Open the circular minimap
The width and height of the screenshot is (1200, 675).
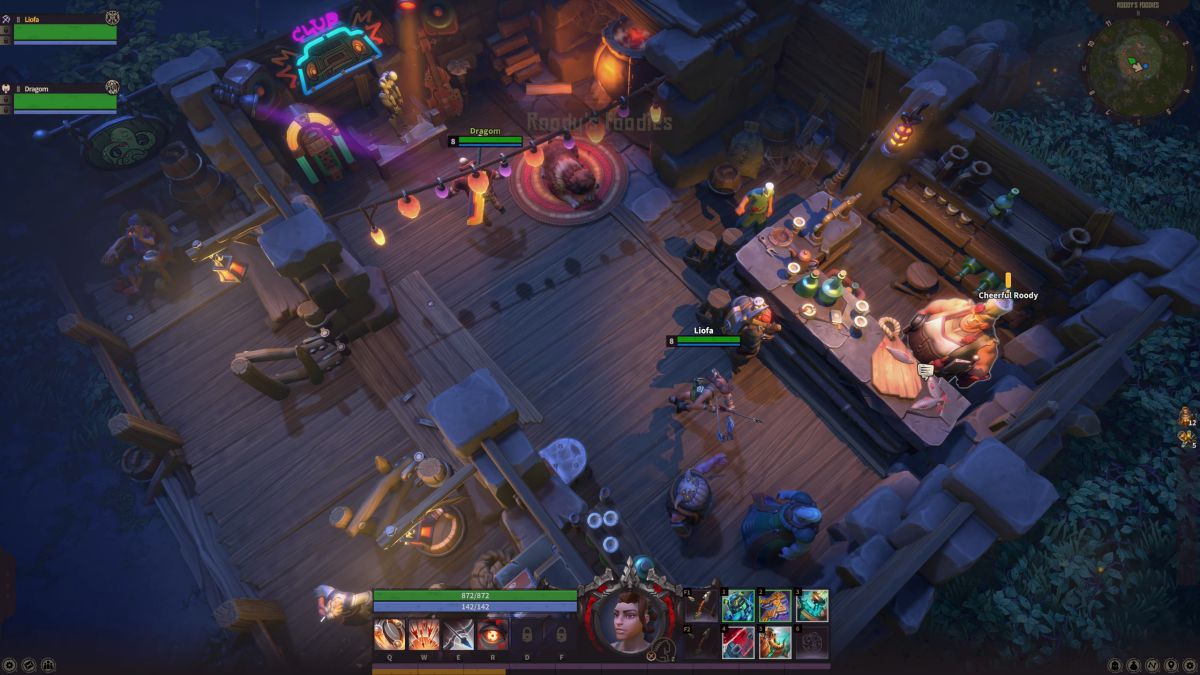[x=1138, y=65]
